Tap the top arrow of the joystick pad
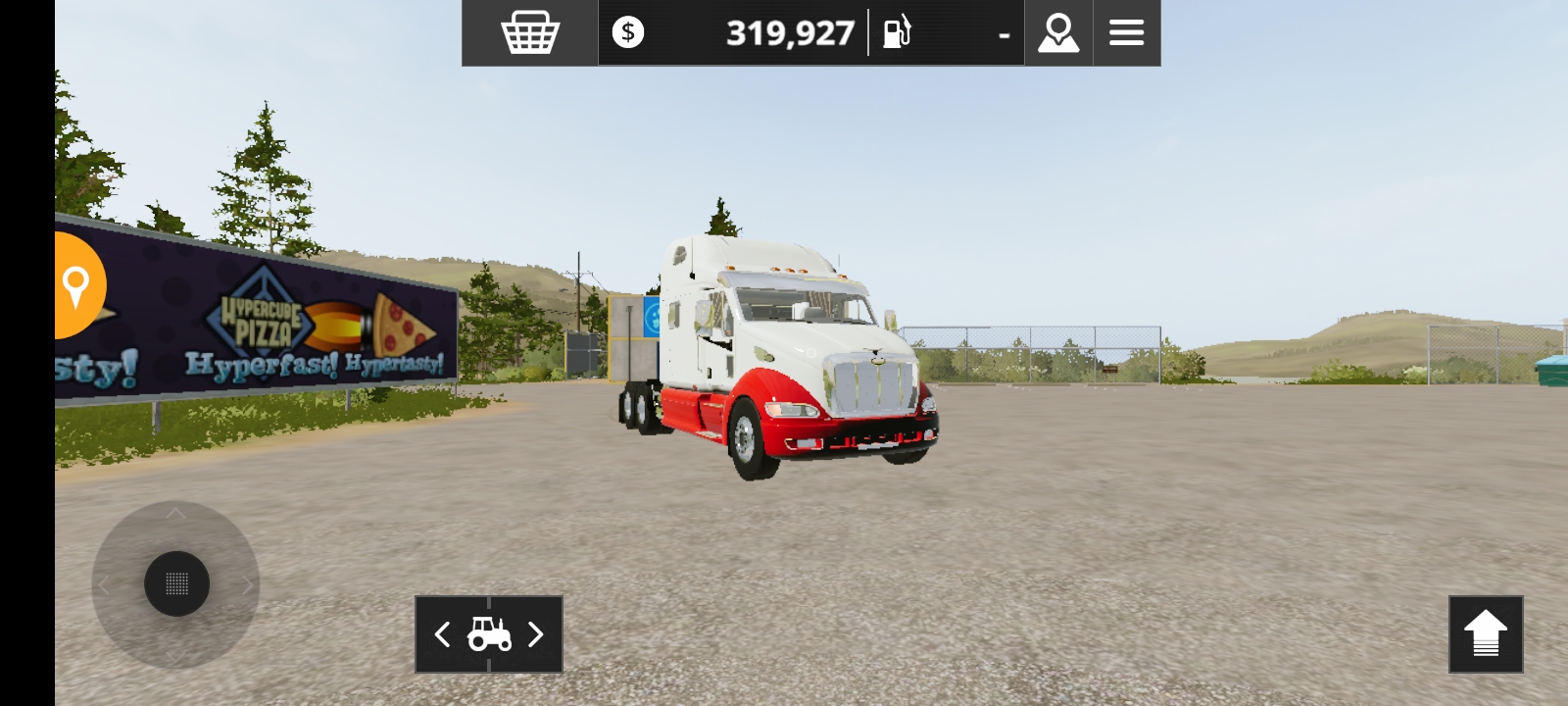 (176, 514)
